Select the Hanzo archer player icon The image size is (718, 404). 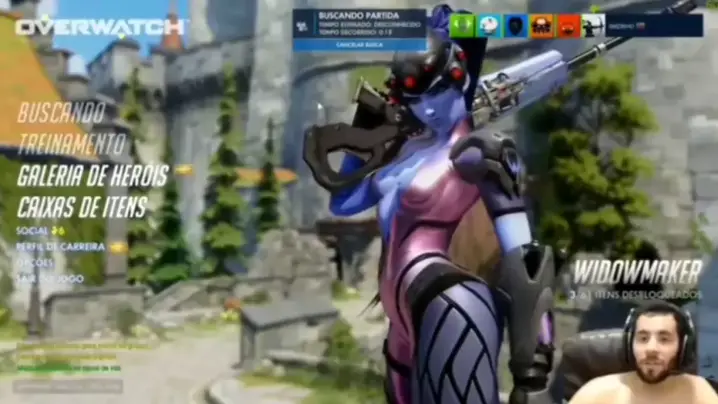(594, 25)
